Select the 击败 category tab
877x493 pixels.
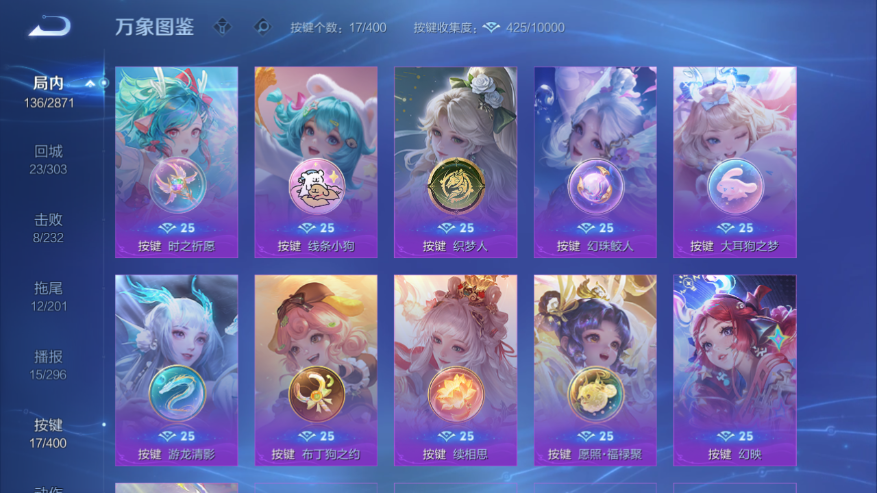point(48,226)
